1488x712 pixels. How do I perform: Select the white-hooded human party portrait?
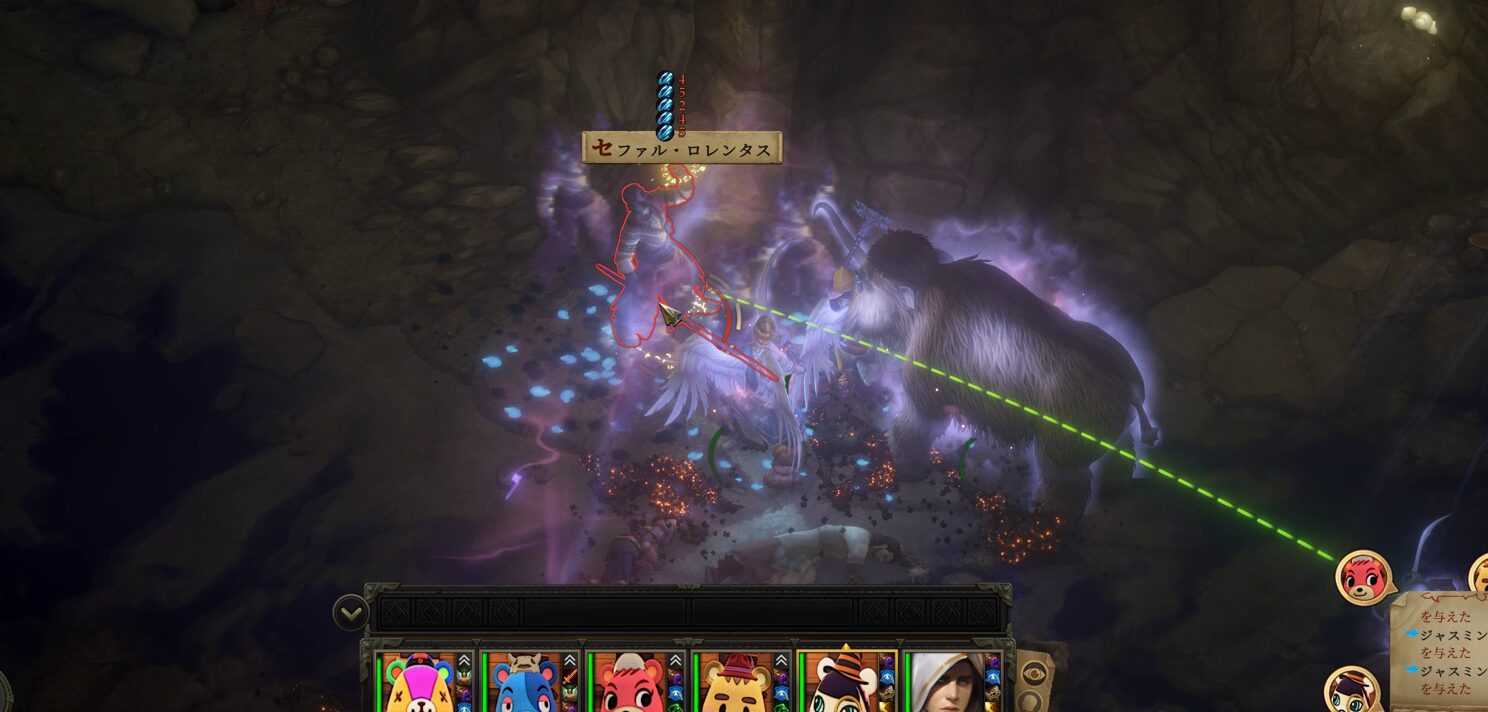coord(943,684)
